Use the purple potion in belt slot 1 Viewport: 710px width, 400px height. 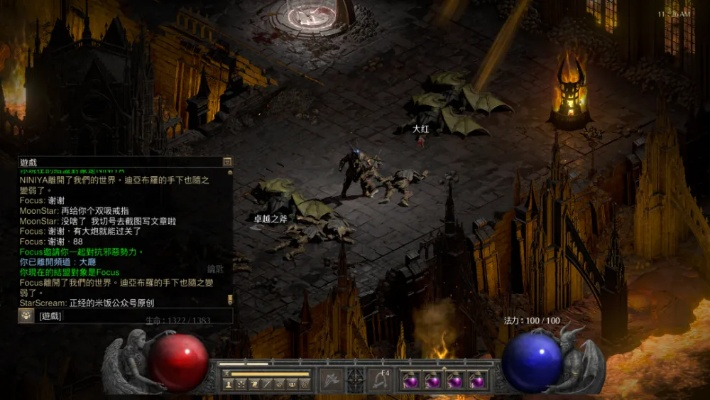pos(411,381)
